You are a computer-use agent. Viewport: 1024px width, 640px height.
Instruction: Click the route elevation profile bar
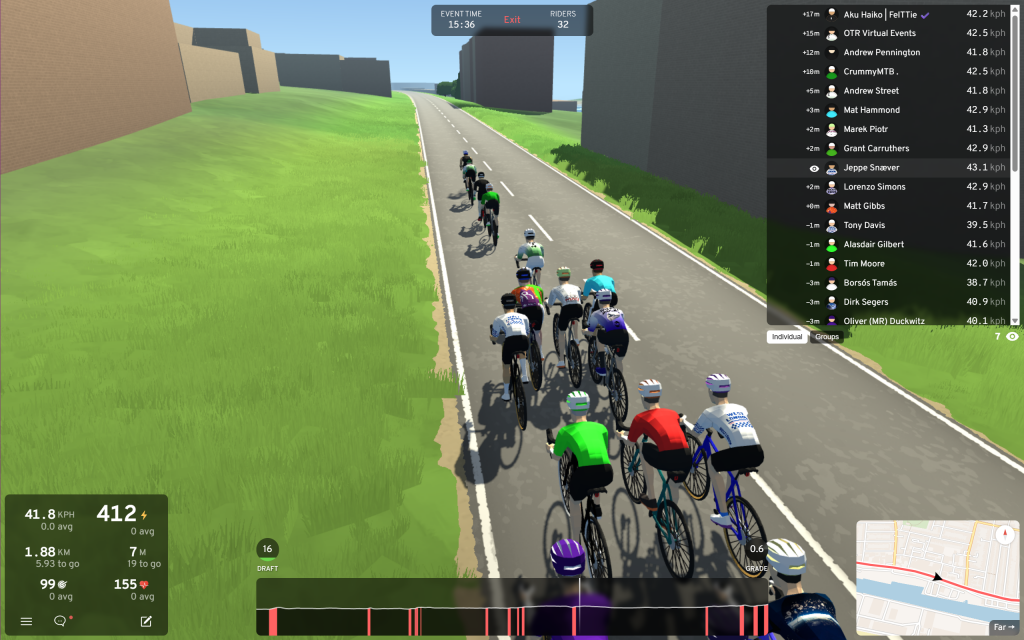click(x=512, y=608)
